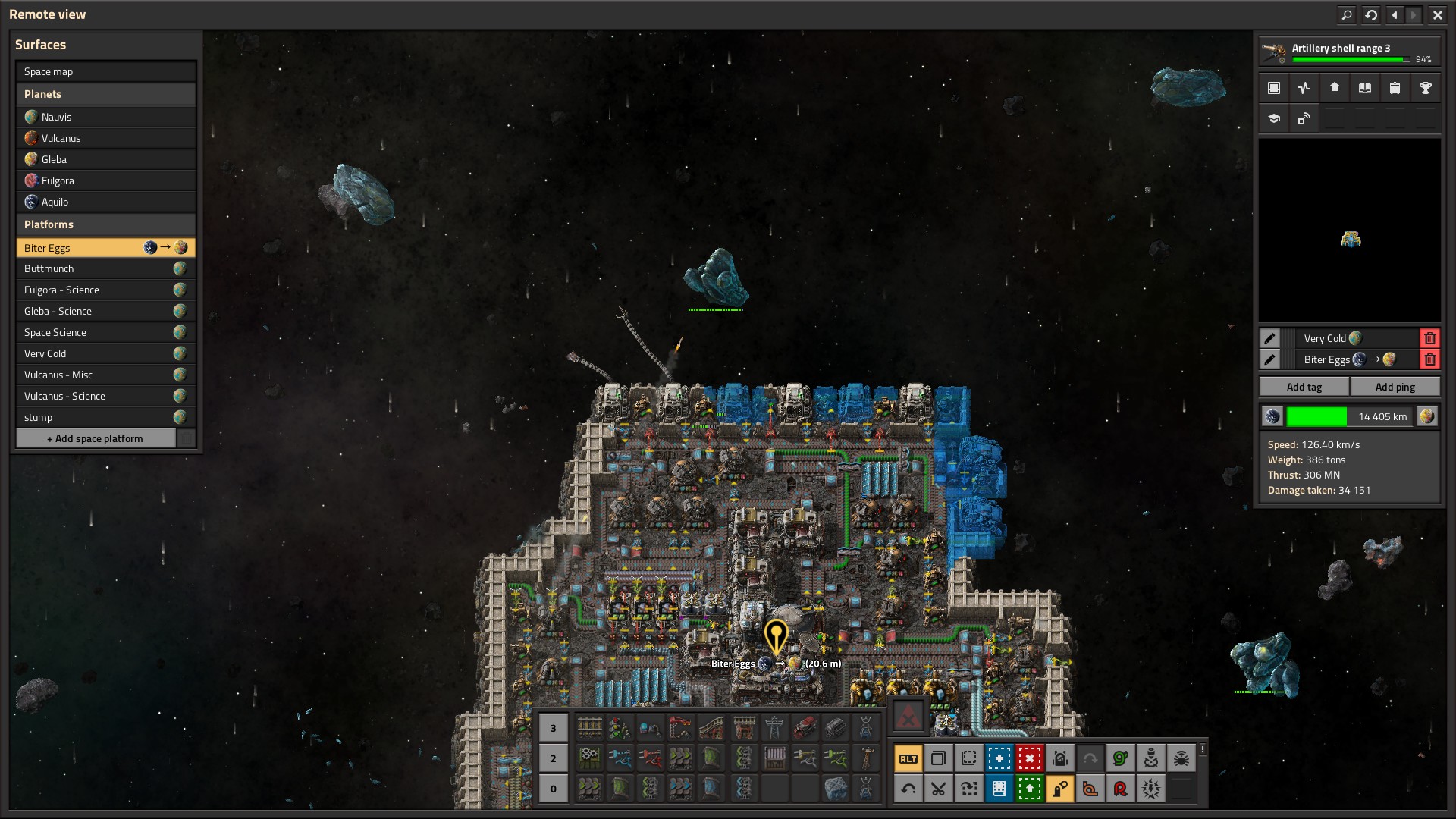Click the scissors cut tool

pos(938,789)
